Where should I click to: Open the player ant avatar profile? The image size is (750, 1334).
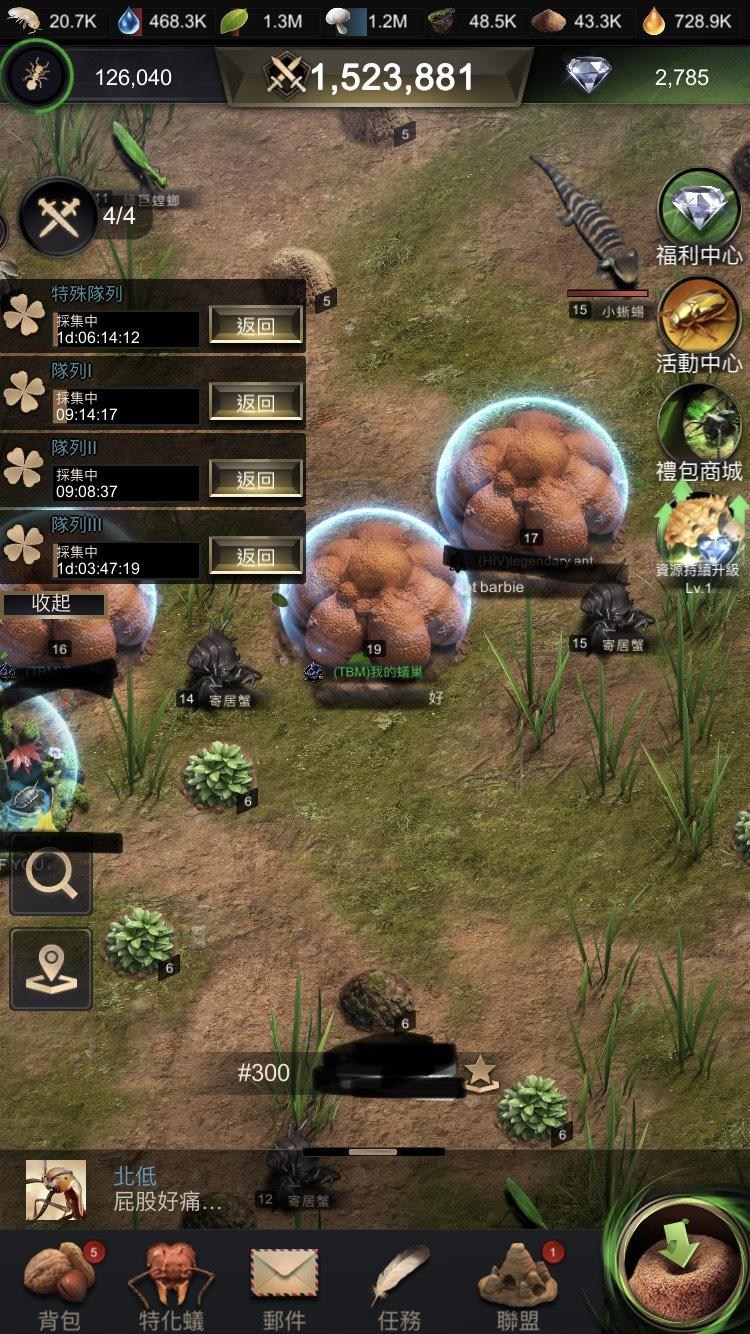pos(37,75)
